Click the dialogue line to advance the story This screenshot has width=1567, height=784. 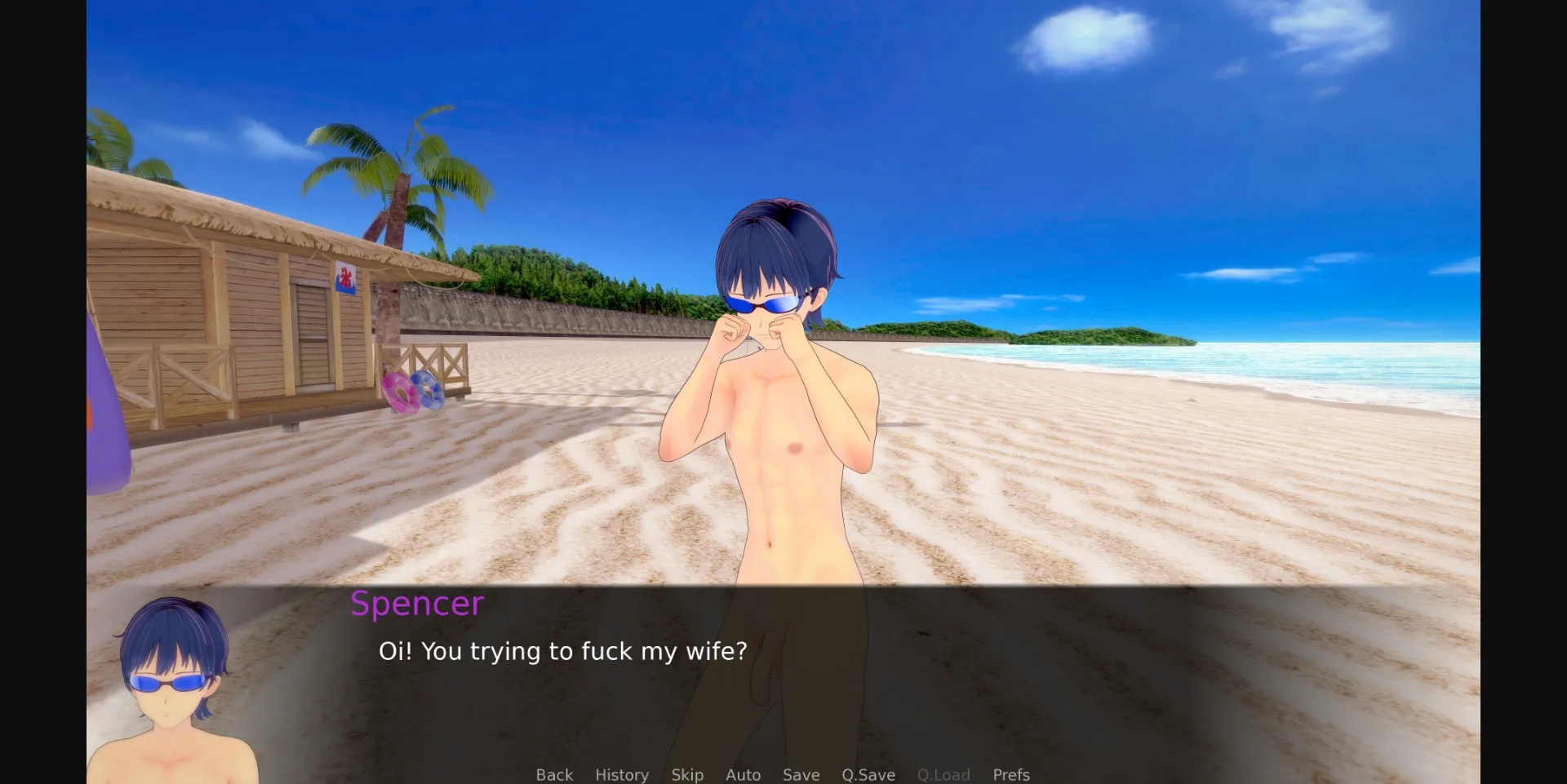pyautogui.click(x=562, y=651)
